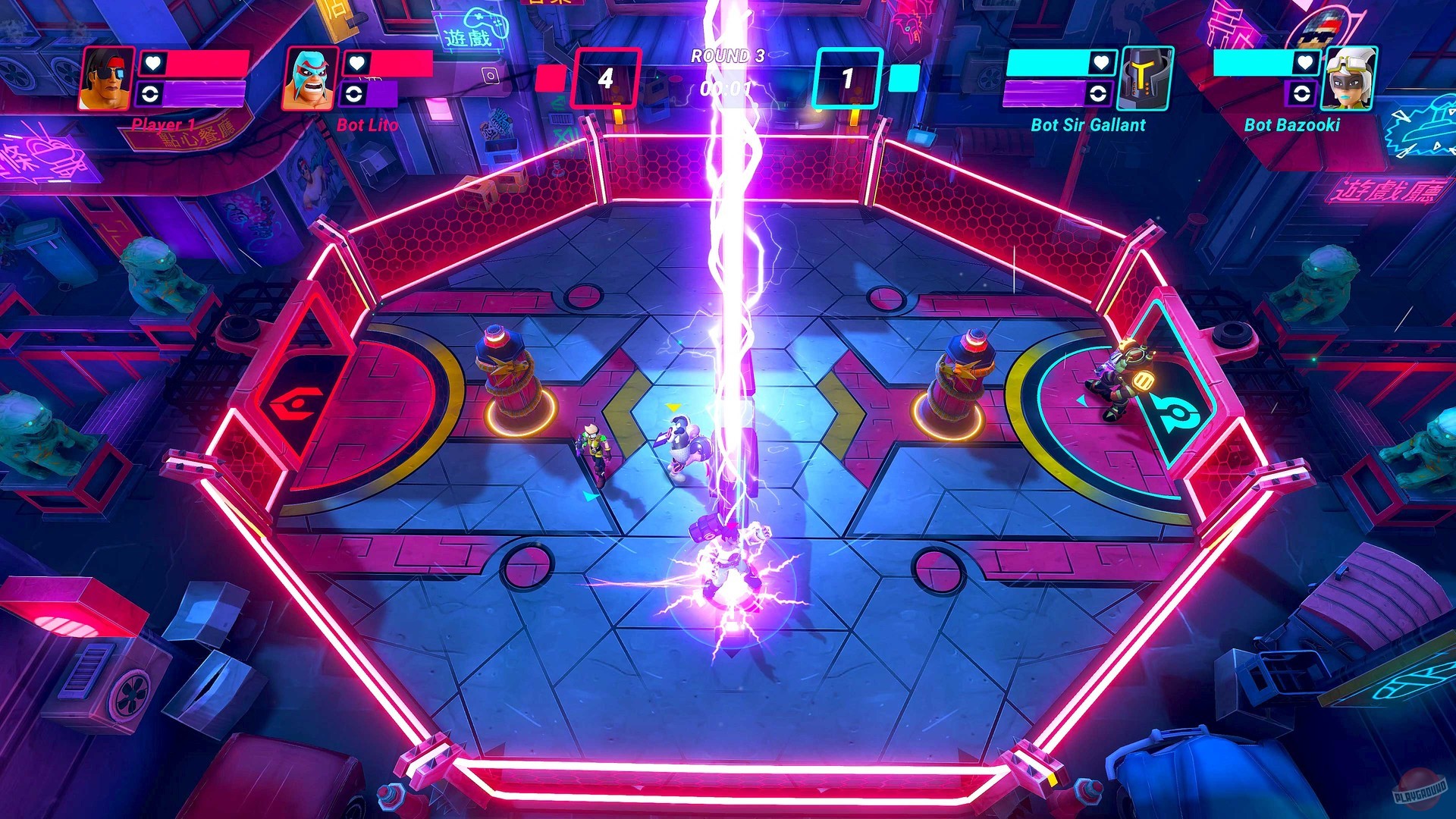Select the ROUND 3 label
This screenshot has width=1456, height=819.
point(726,55)
